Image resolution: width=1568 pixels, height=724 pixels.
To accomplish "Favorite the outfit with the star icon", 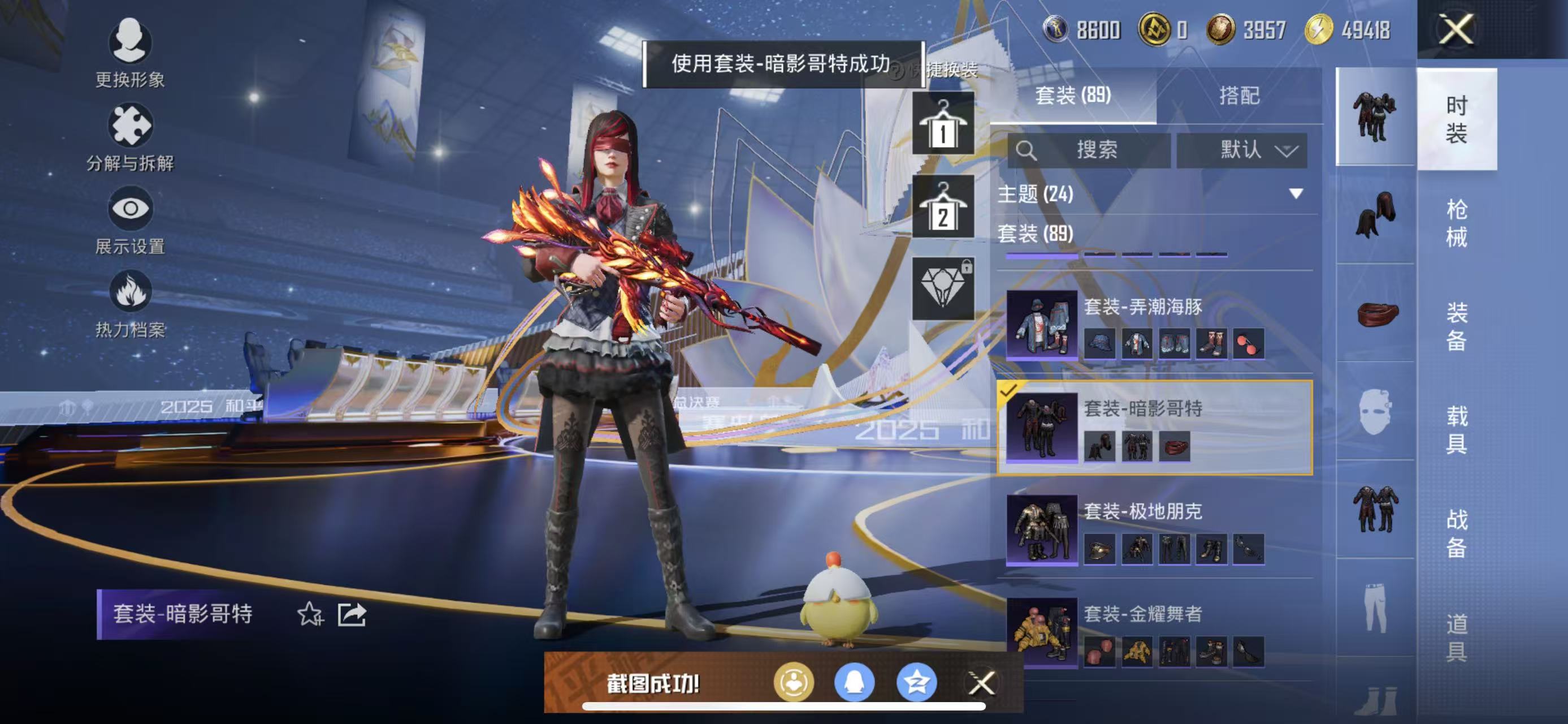I will coord(310,614).
